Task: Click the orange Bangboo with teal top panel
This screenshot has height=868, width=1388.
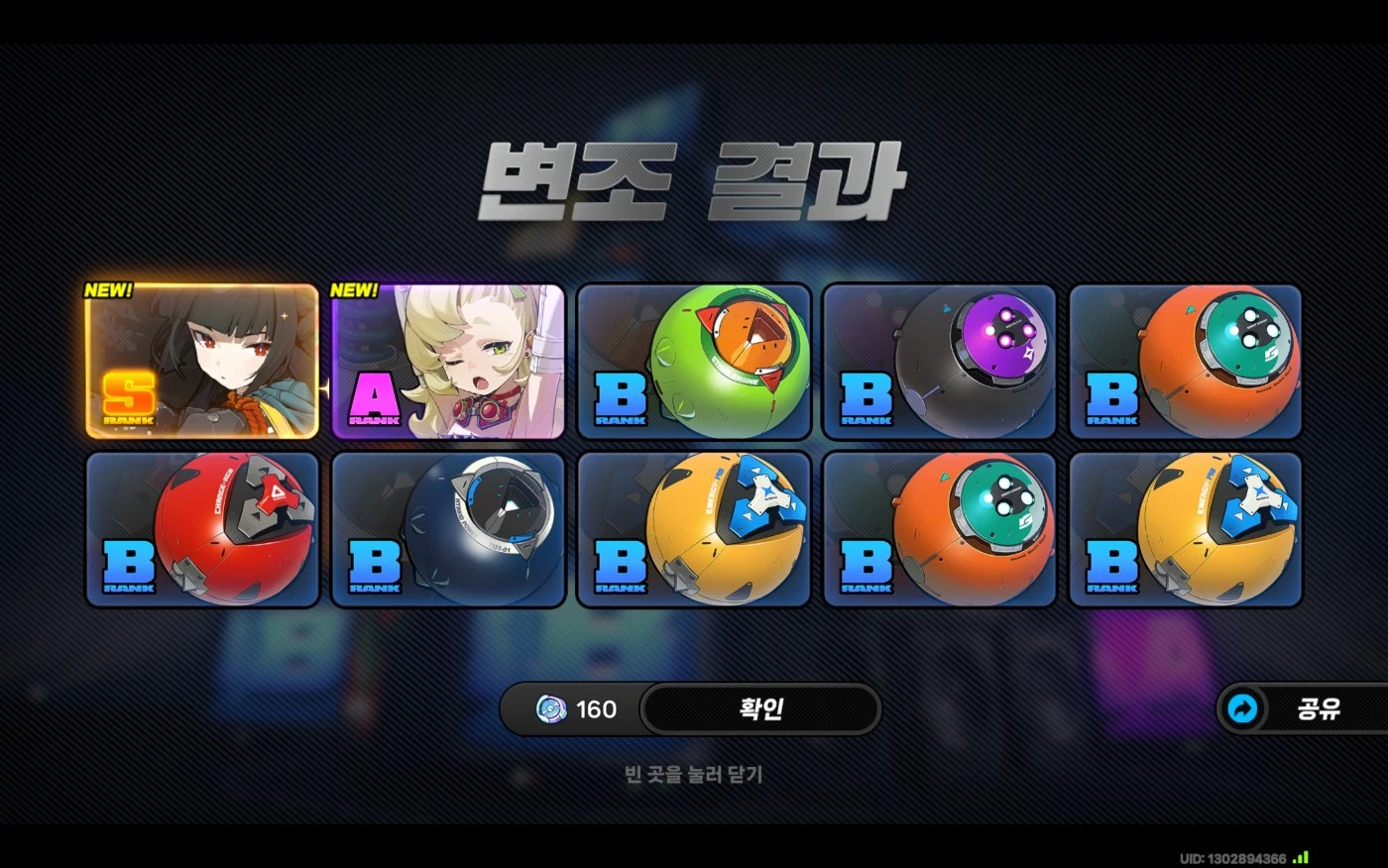Action: click(x=1188, y=361)
